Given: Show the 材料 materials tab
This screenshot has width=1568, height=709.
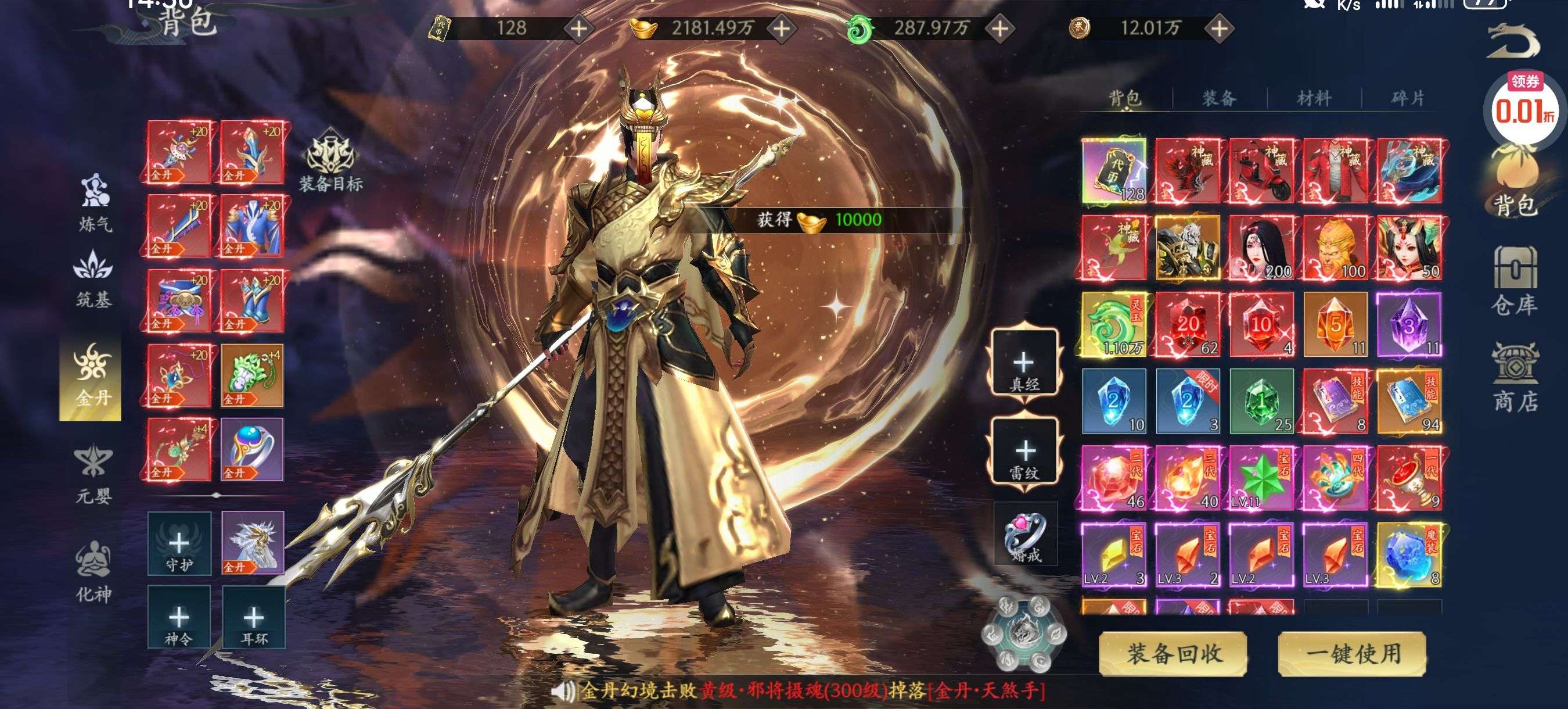Looking at the screenshot, I should (1314, 98).
